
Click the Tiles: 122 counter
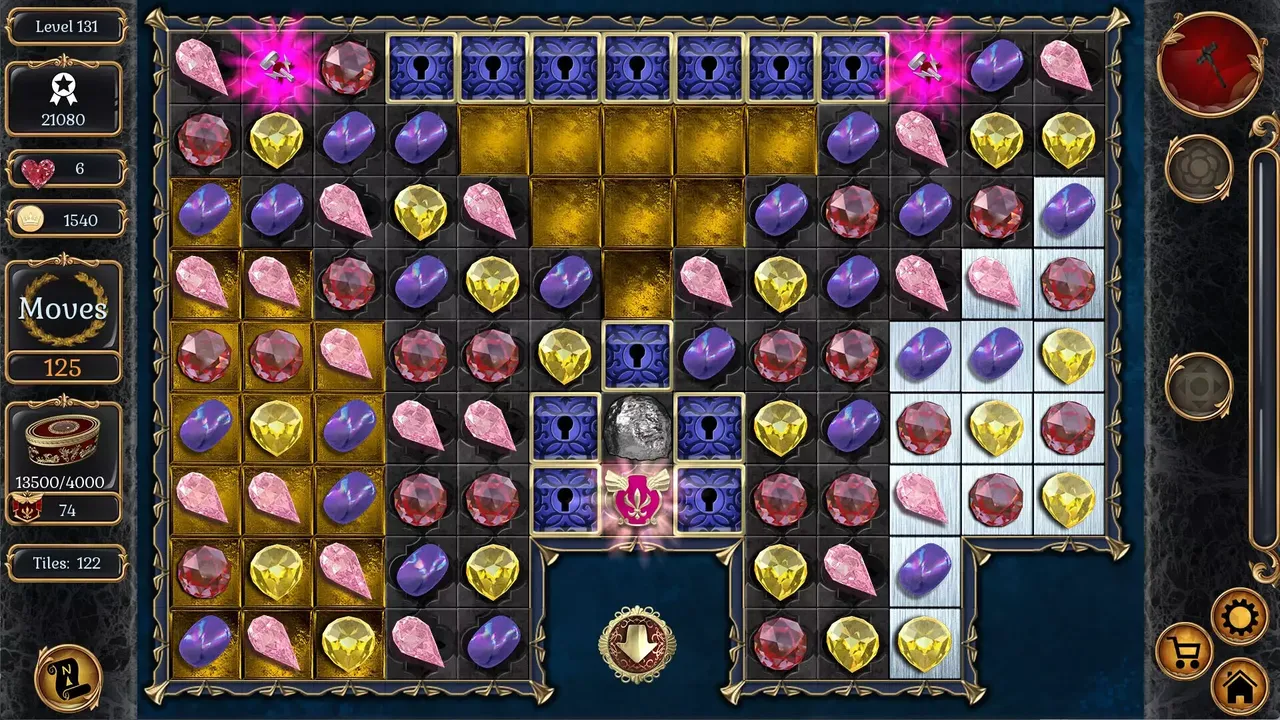pyautogui.click(x=64, y=564)
